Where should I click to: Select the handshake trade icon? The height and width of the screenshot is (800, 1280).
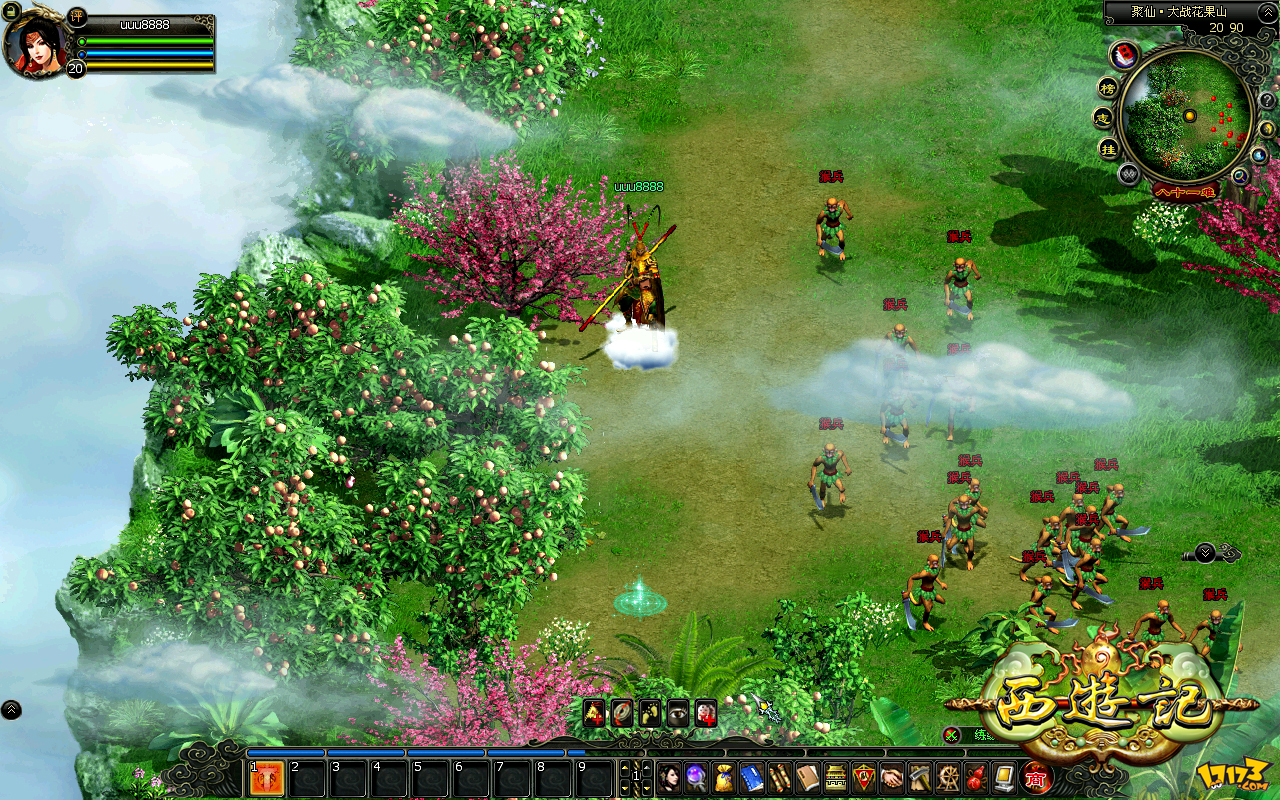click(891, 777)
